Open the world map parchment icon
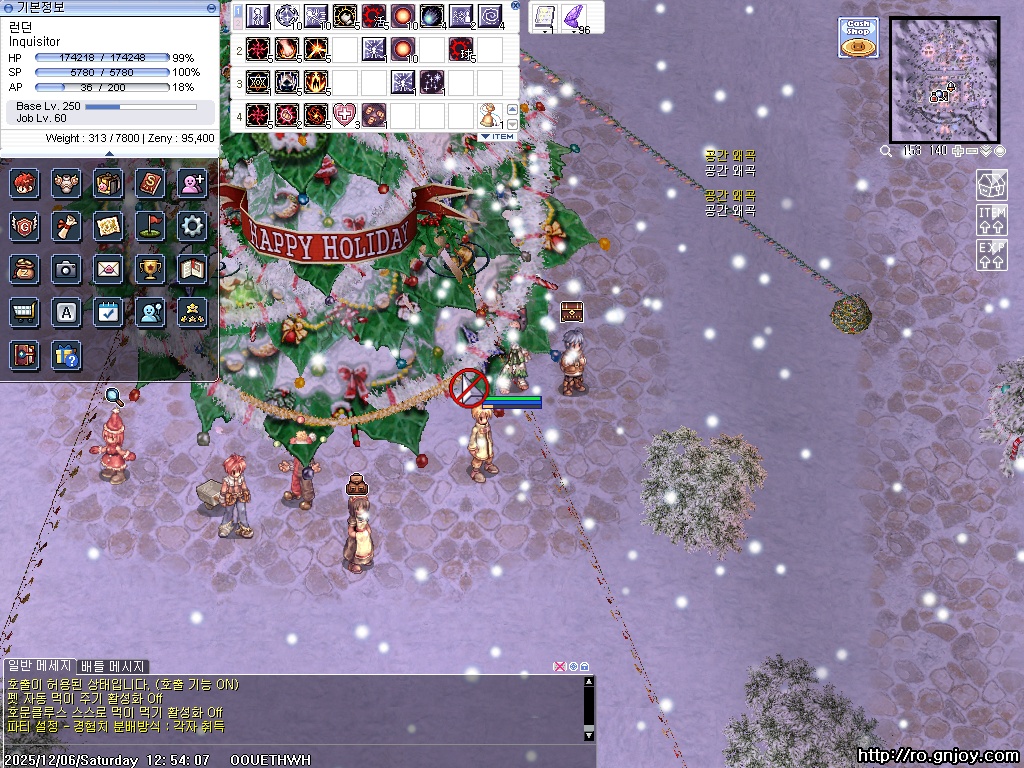Viewport: 1024px width, 768px height. click(x=108, y=226)
